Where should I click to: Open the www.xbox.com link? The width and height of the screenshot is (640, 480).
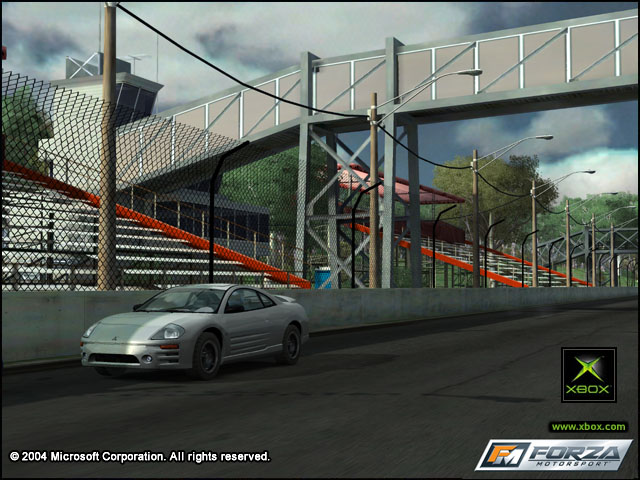tap(588, 427)
